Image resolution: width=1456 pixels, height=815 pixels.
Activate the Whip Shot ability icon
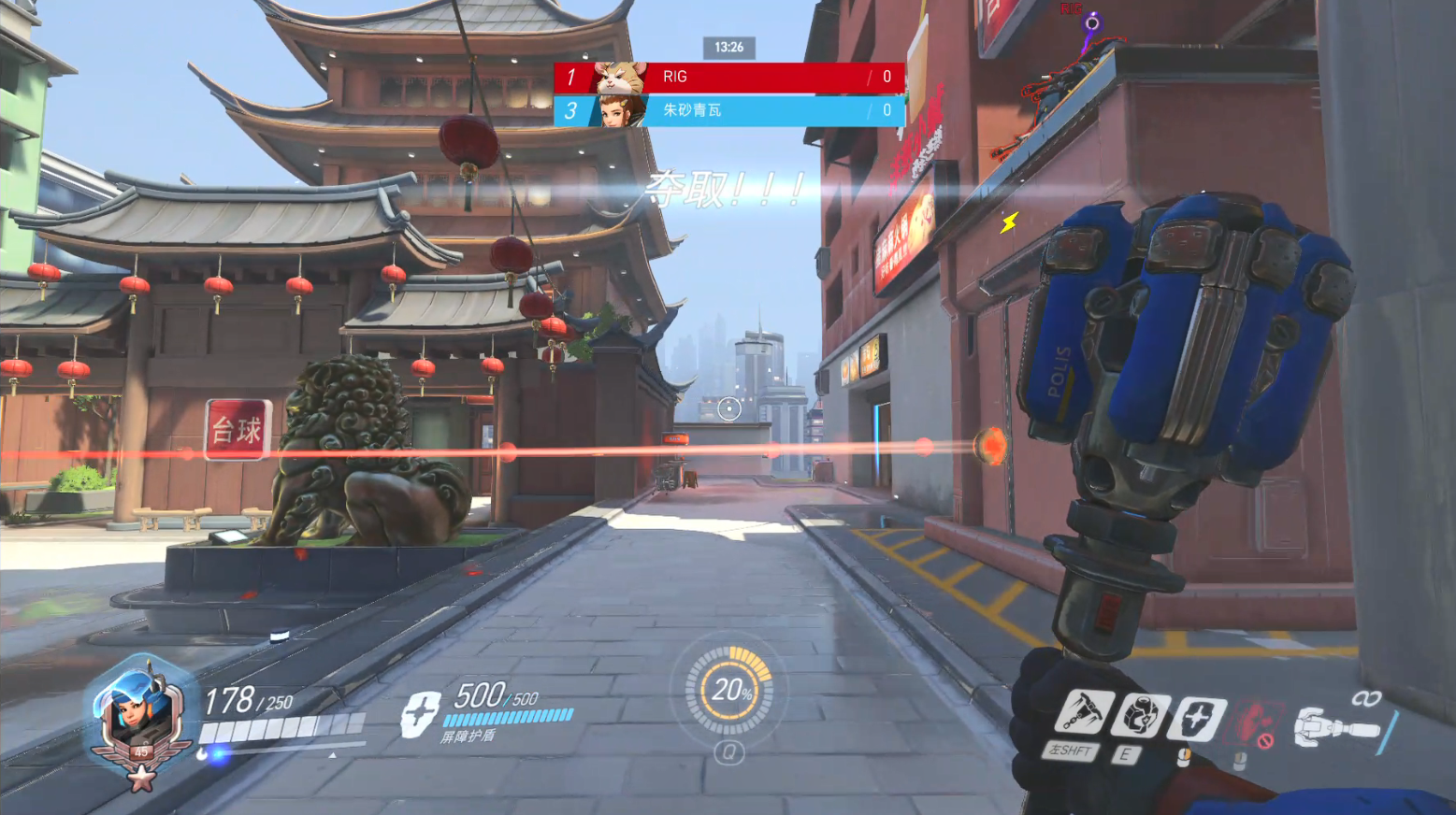point(1085,714)
